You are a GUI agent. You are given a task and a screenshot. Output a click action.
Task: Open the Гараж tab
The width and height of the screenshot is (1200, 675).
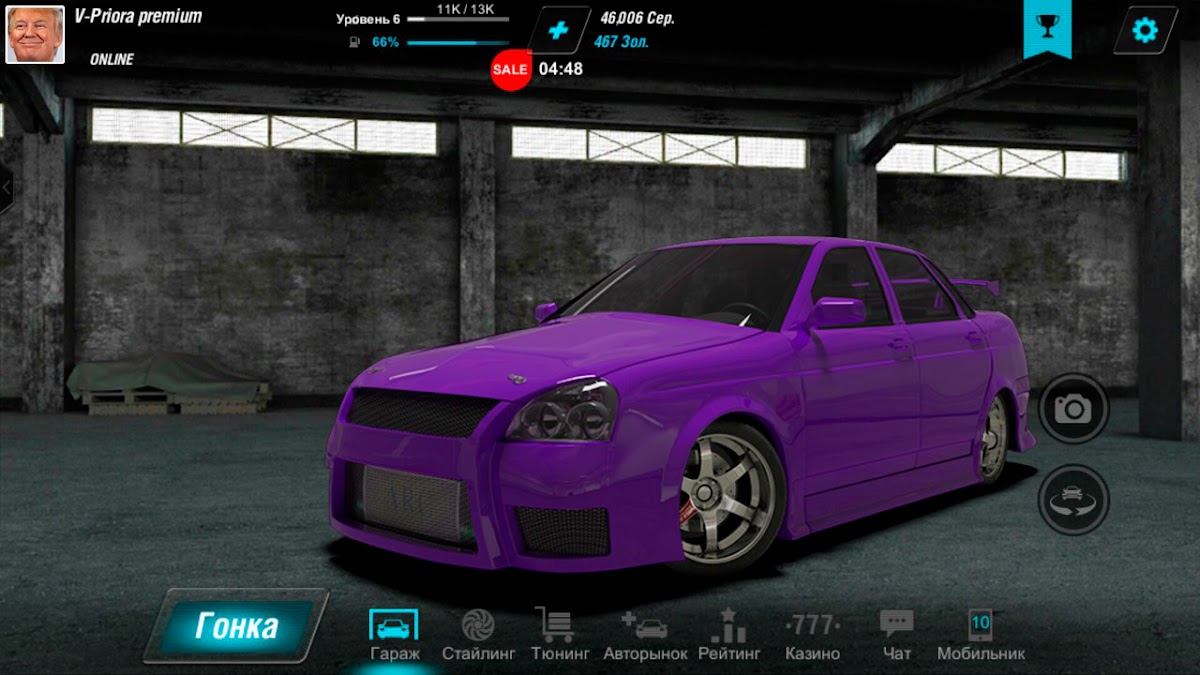[x=394, y=635]
